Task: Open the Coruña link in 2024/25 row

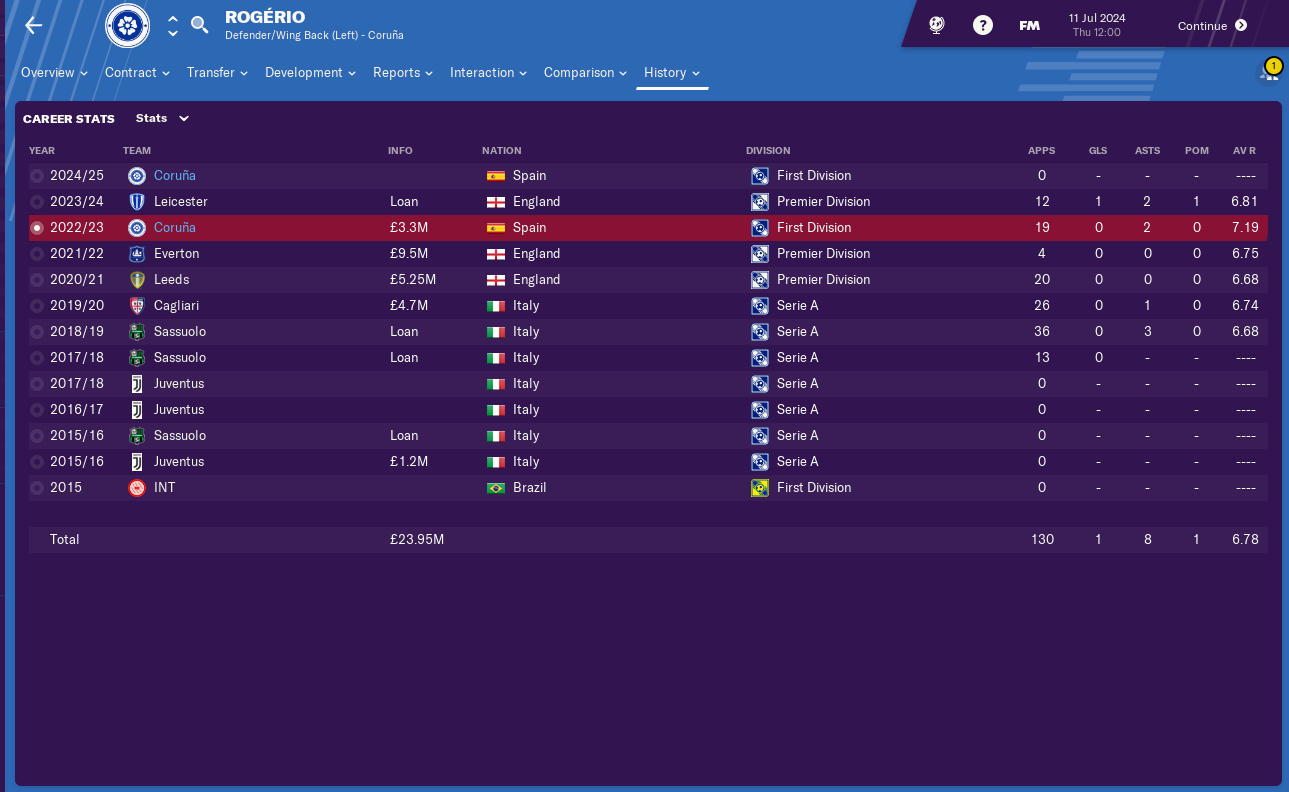Action: 175,176
